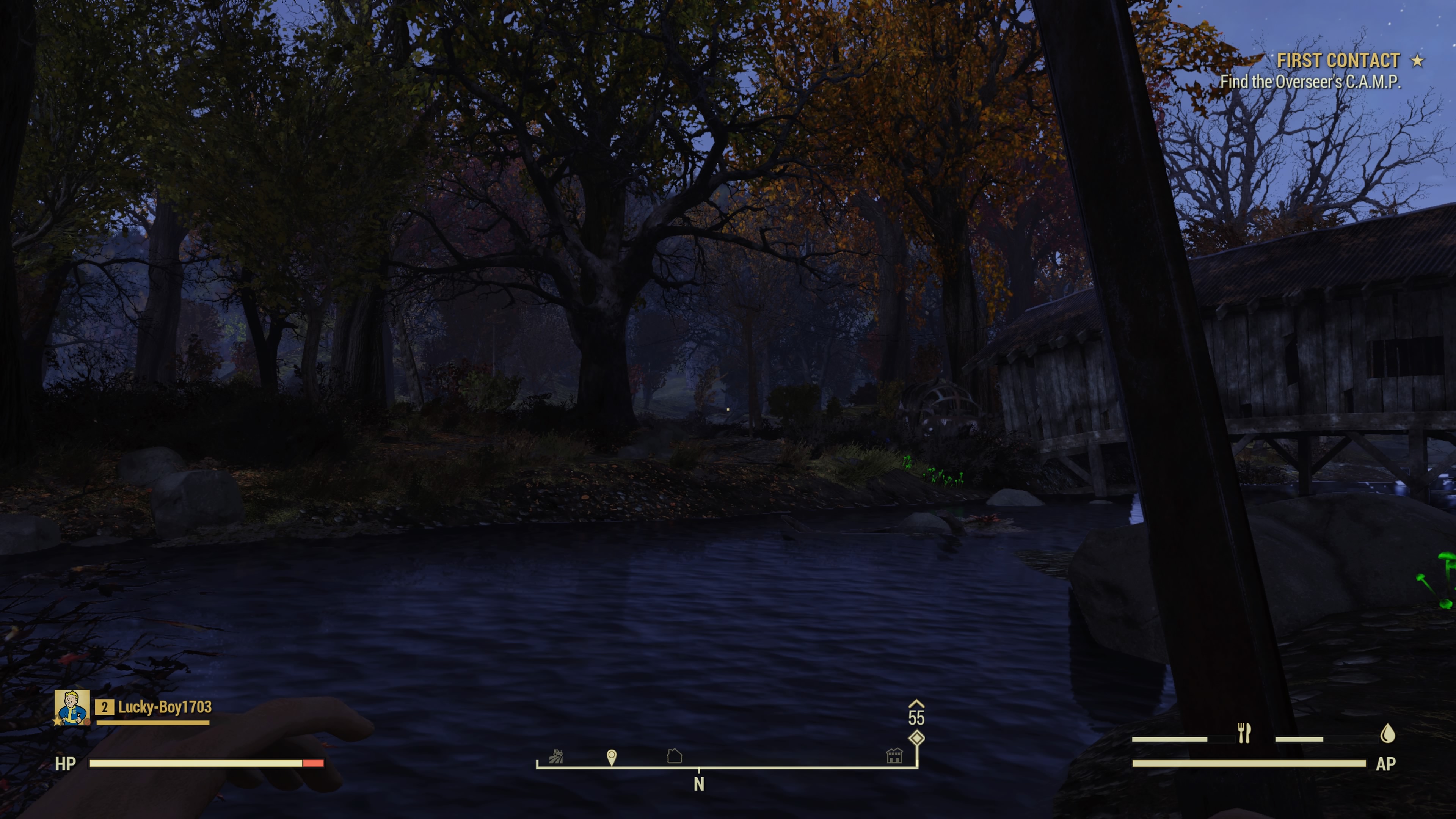Click the farm tractor marker on compass
The width and height of the screenshot is (1456, 819).
[x=556, y=756]
